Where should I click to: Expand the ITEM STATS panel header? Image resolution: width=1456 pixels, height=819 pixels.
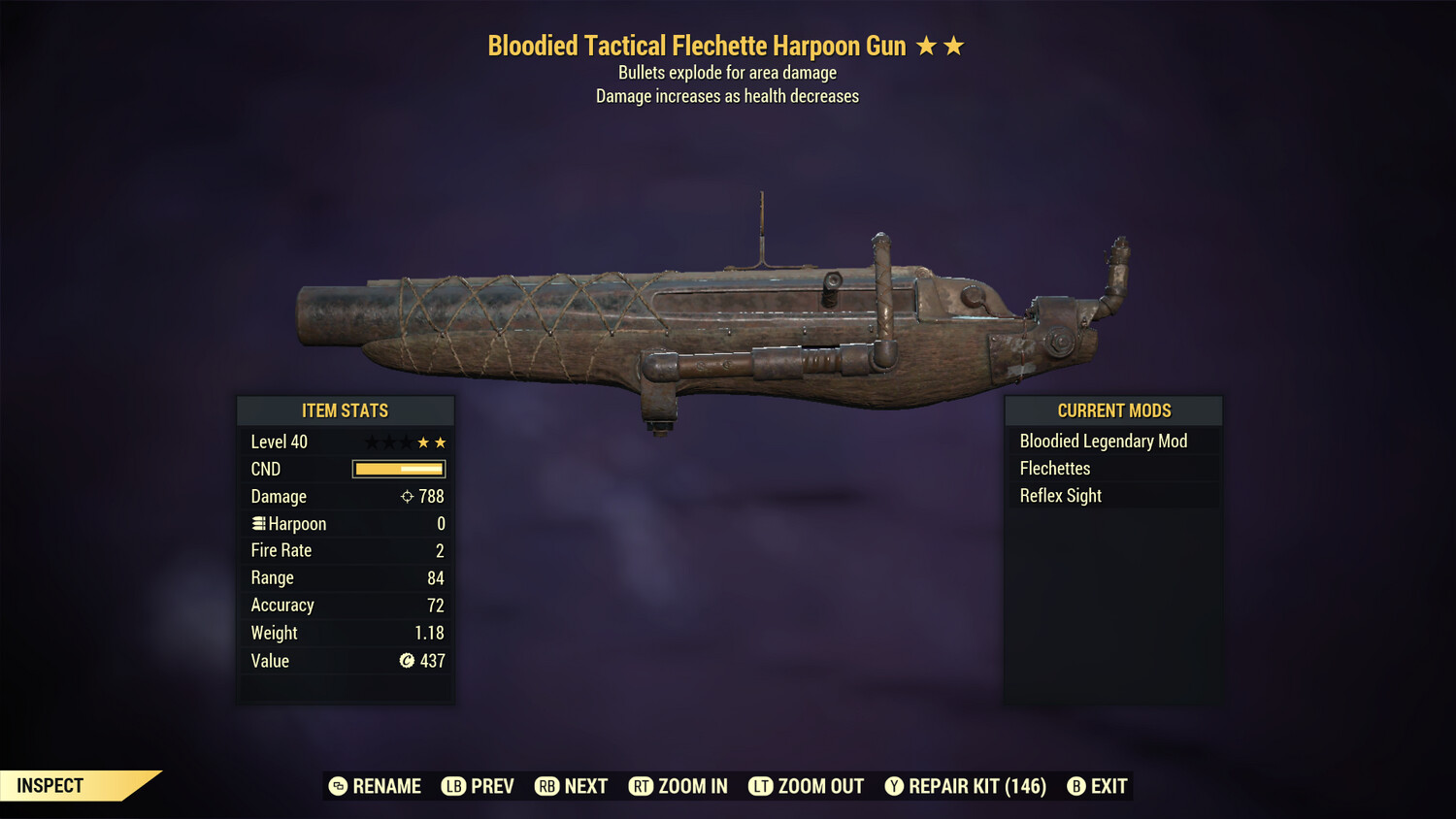346,410
